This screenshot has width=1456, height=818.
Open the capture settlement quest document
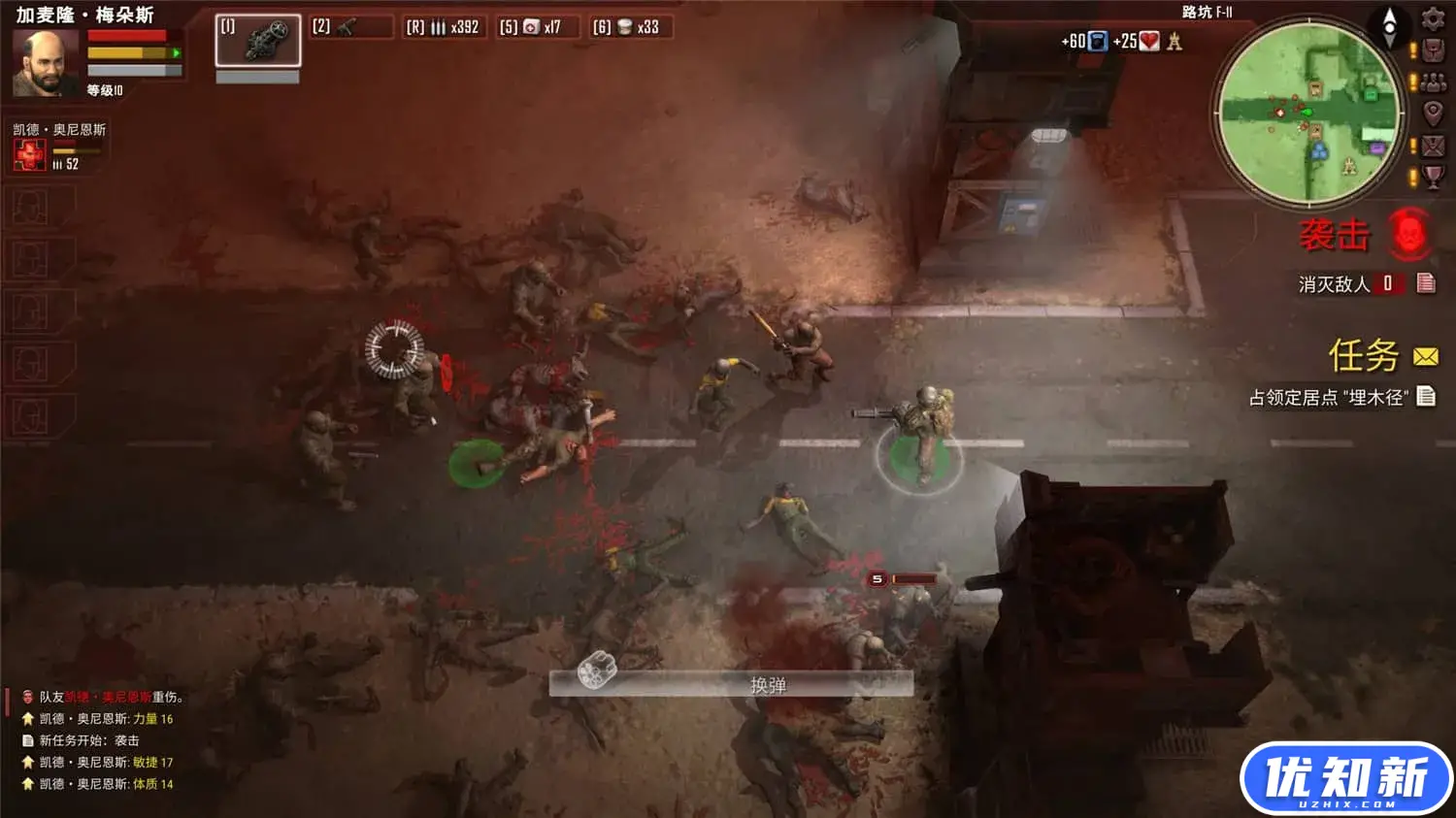click(x=1426, y=396)
